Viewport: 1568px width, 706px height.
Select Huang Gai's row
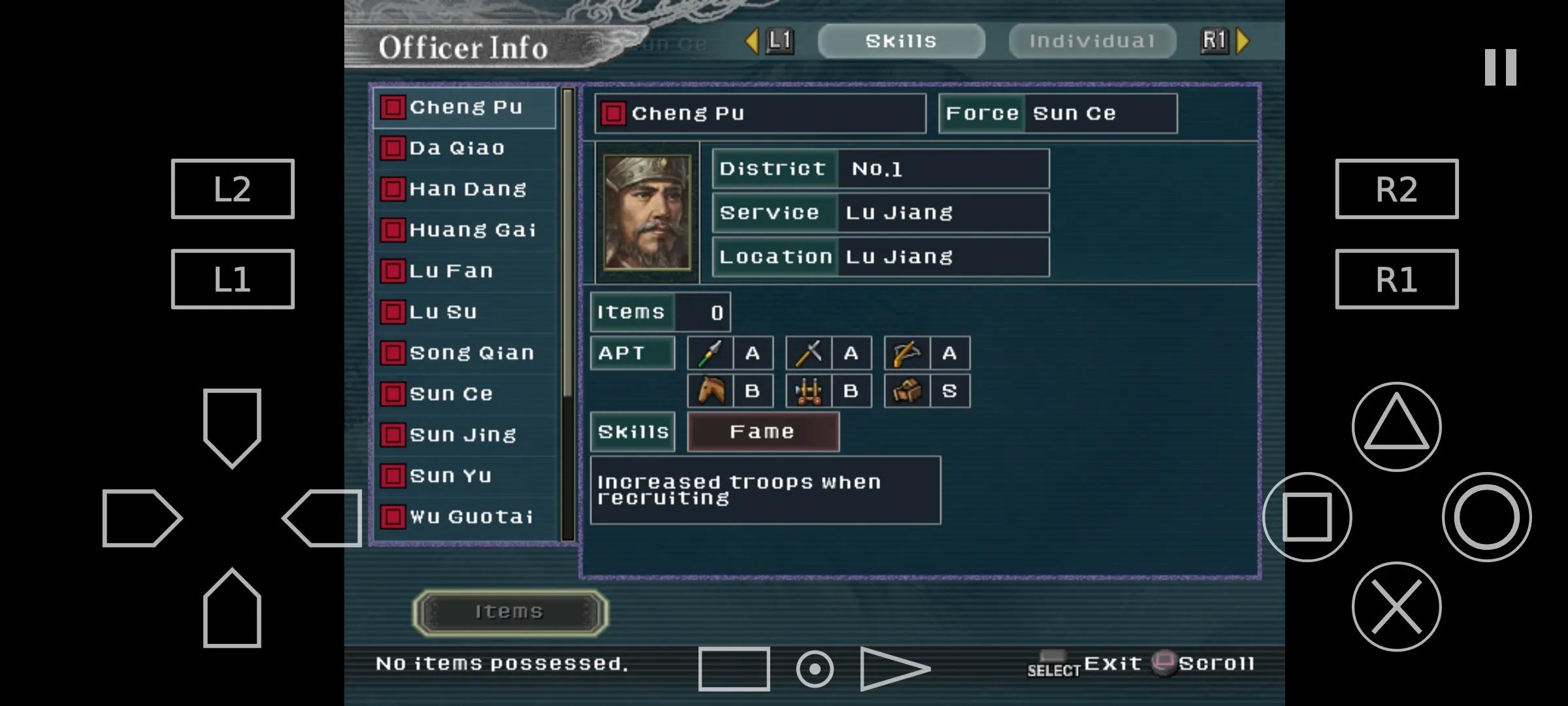(465, 230)
